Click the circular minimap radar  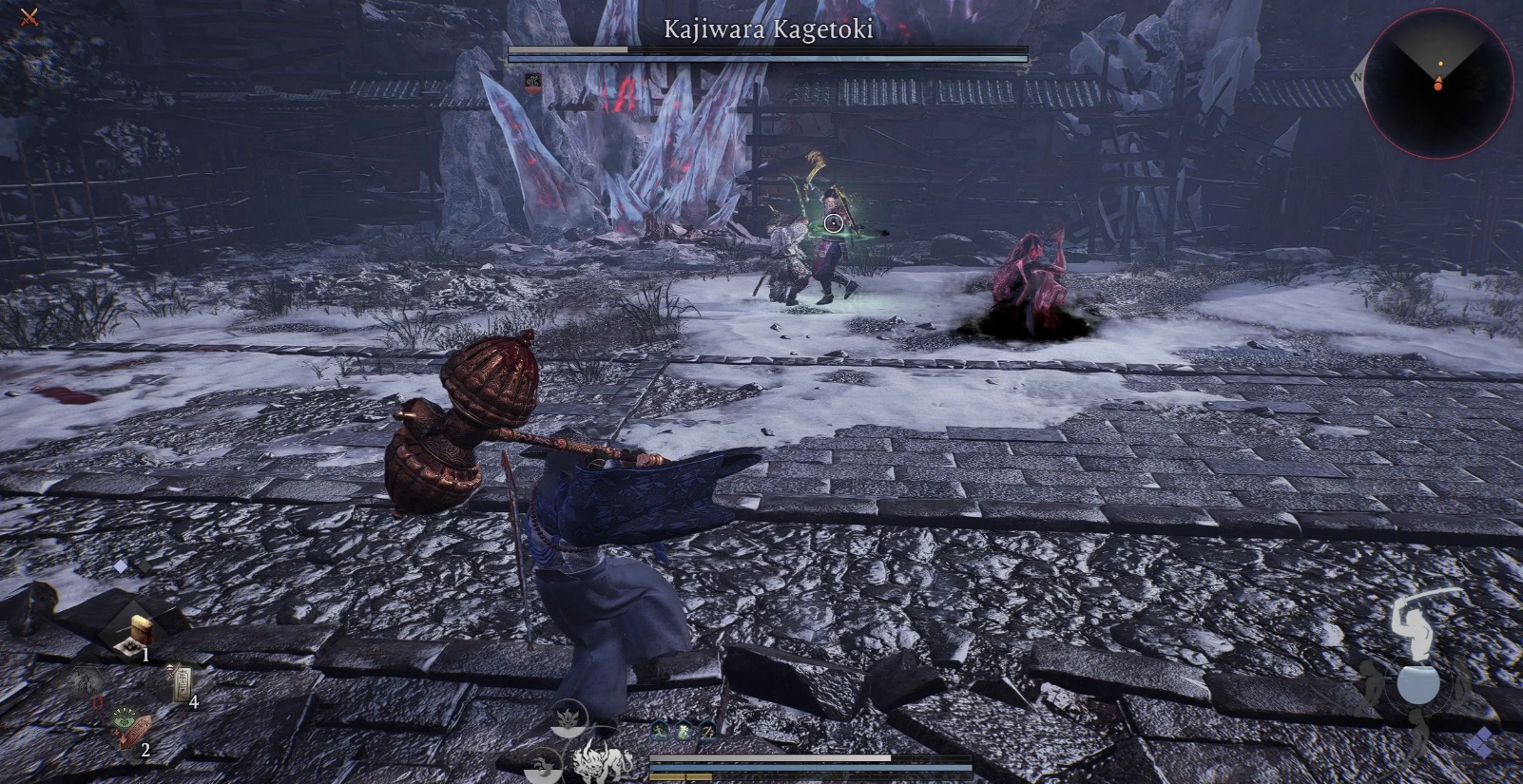click(1437, 83)
